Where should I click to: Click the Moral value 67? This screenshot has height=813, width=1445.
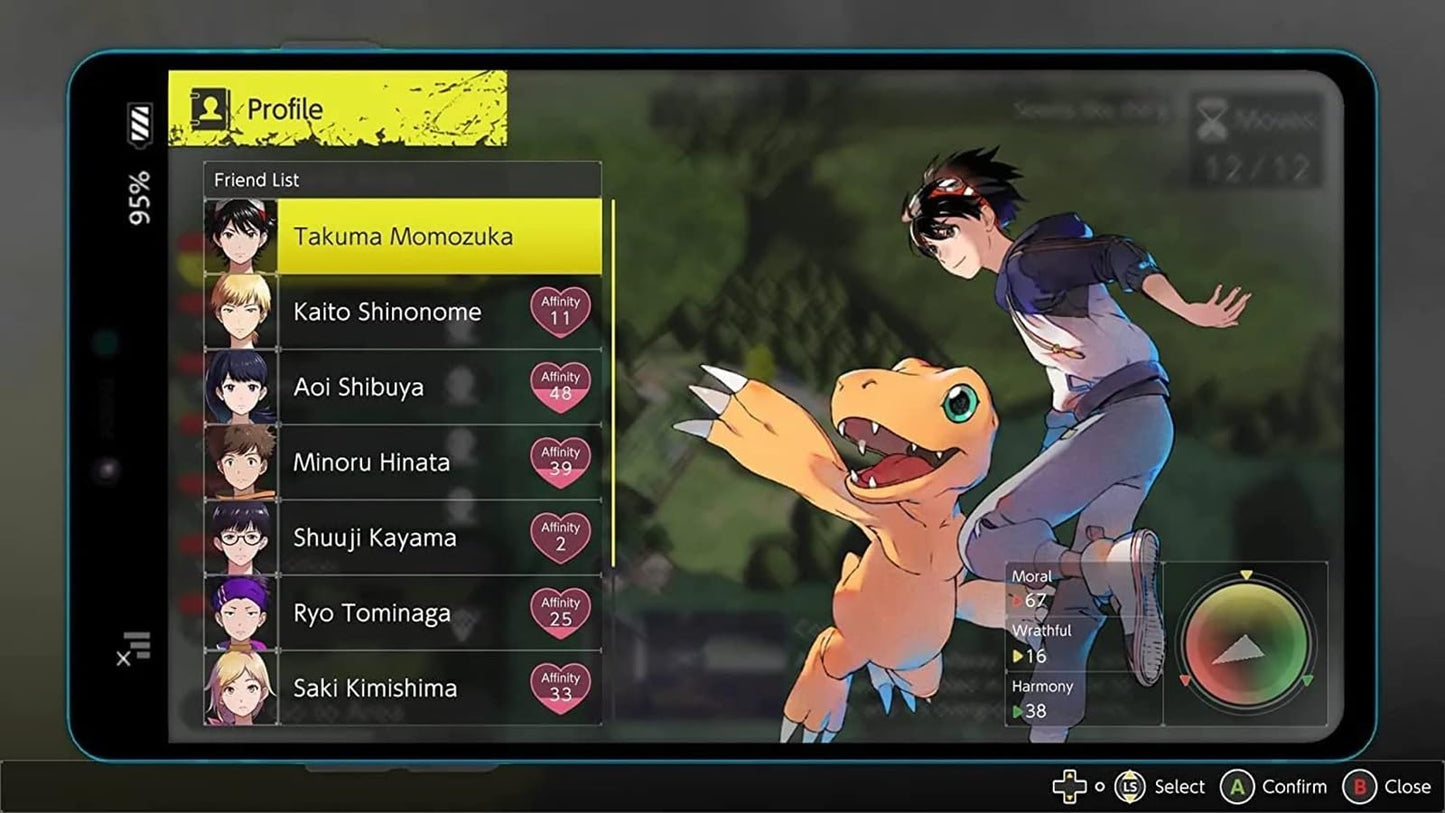[x=1035, y=598]
